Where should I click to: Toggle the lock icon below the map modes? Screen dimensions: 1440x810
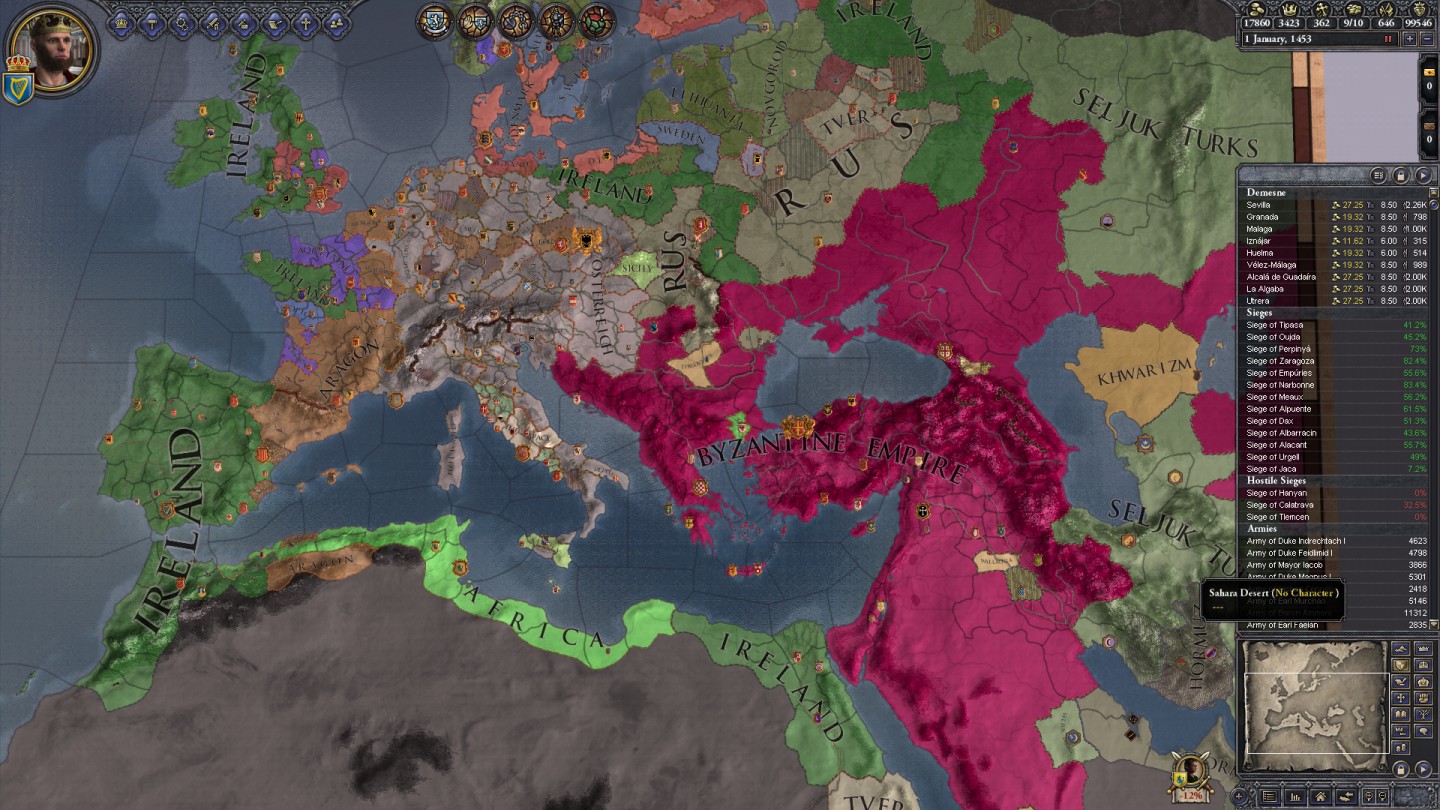1400,768
